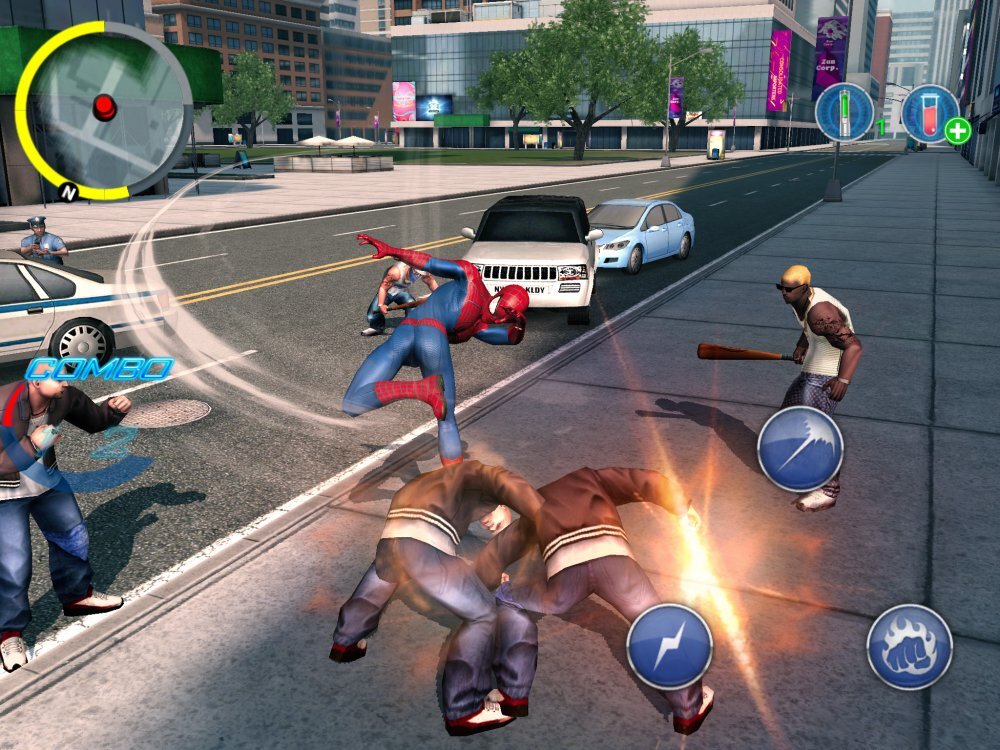Open the circular city minimap

point(105,108)
